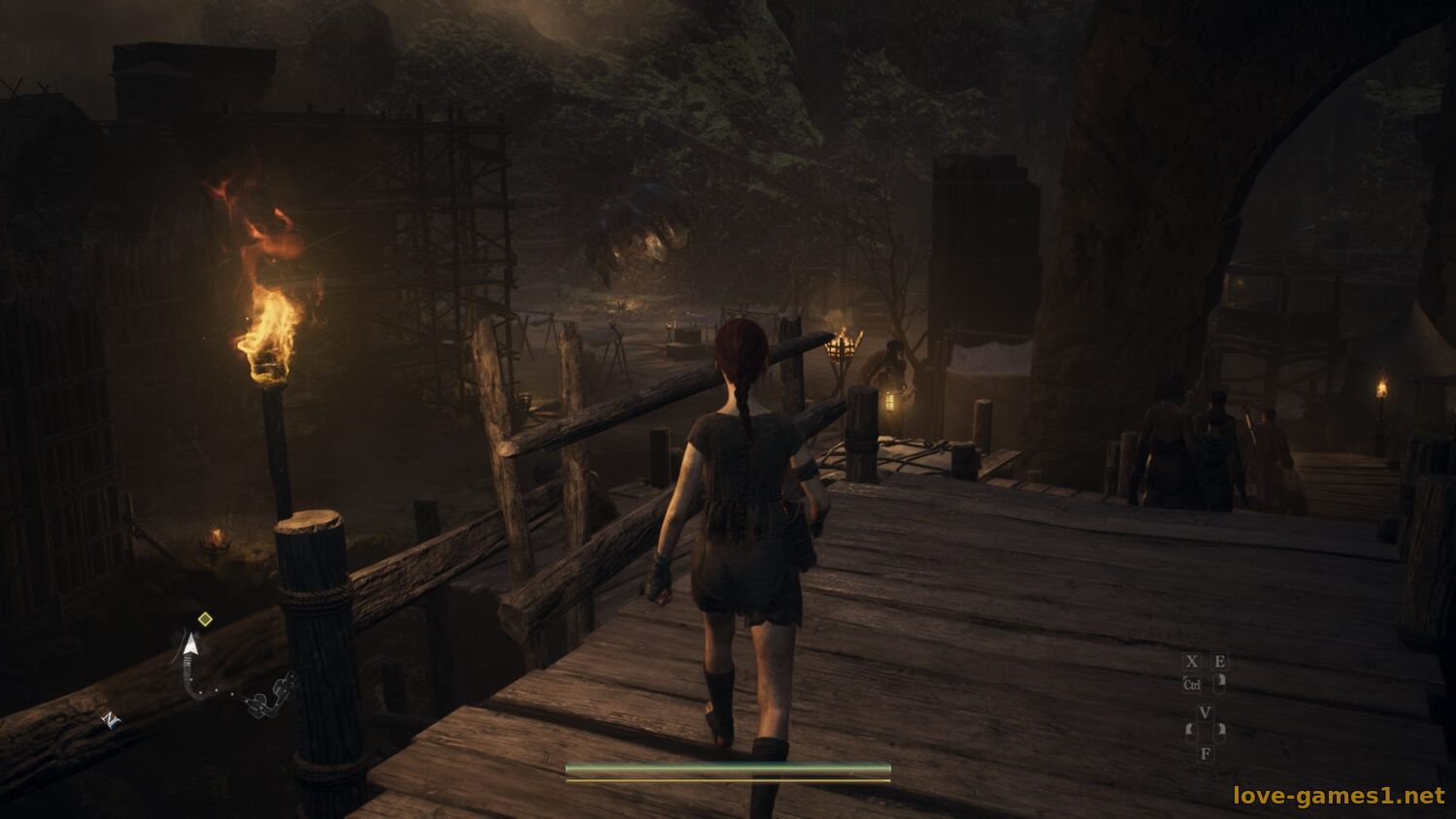
Task: Select the yellow diamond marker on the minimap
Action: tap(205, 619)
